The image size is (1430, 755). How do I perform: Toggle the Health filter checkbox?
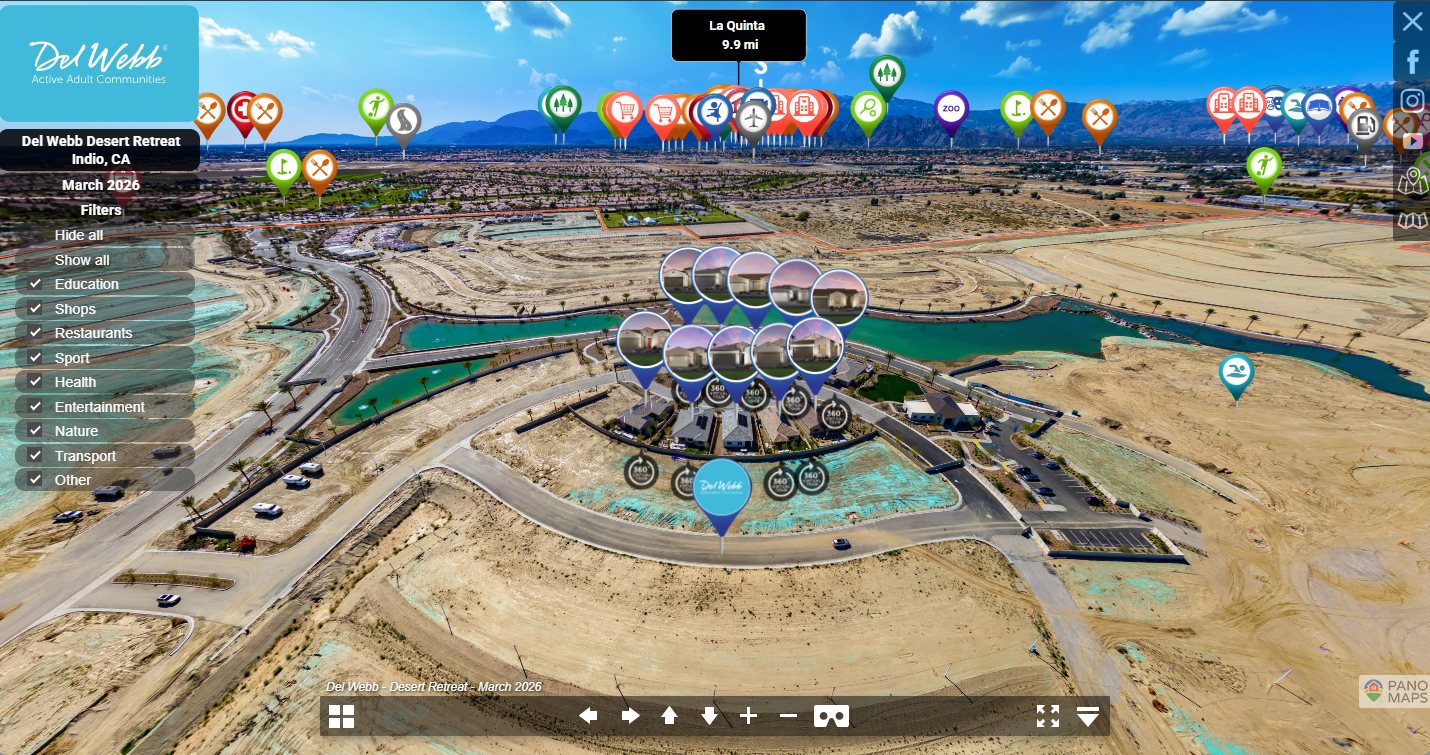point(36,382)
